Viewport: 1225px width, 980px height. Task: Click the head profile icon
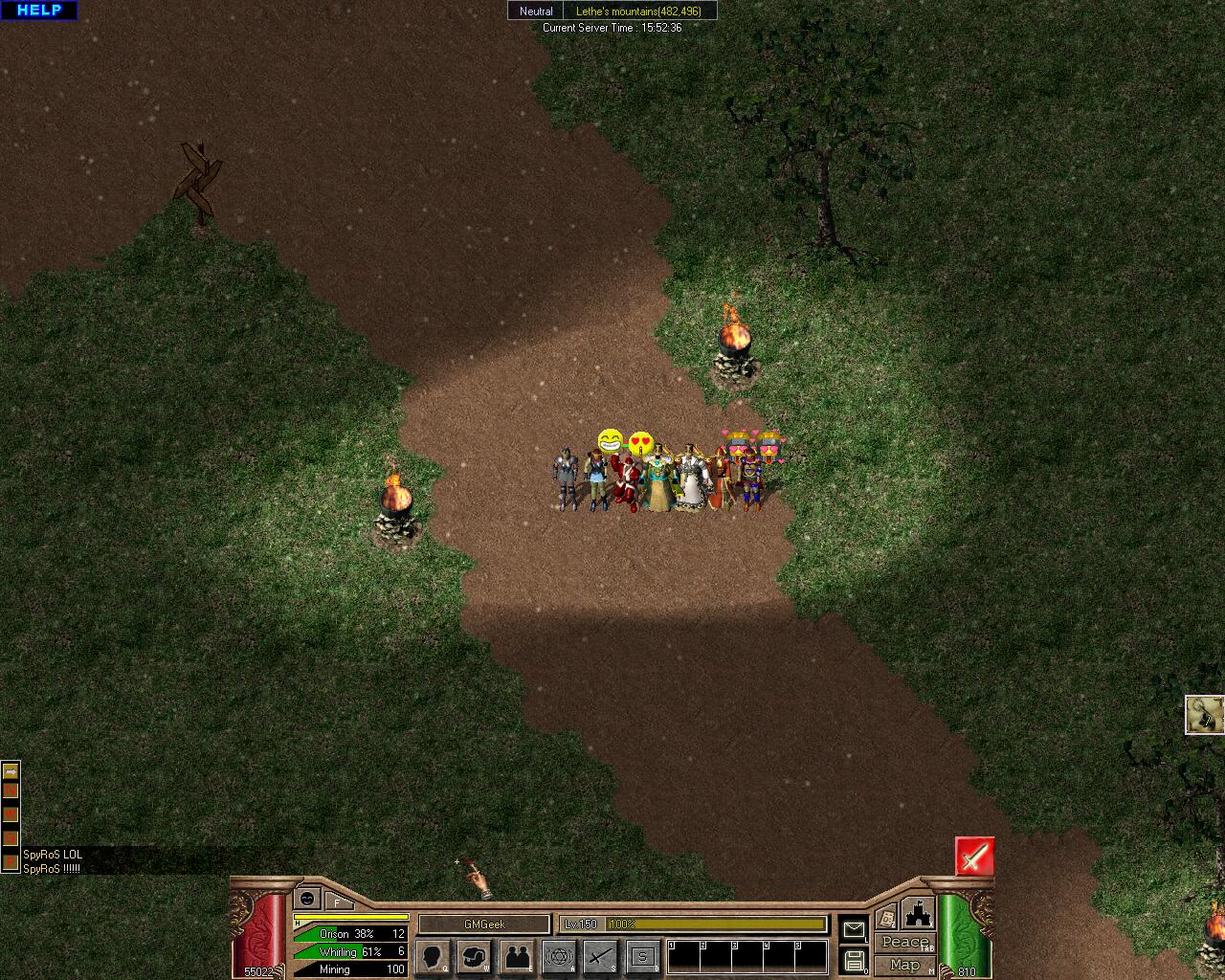pos(434,956)
